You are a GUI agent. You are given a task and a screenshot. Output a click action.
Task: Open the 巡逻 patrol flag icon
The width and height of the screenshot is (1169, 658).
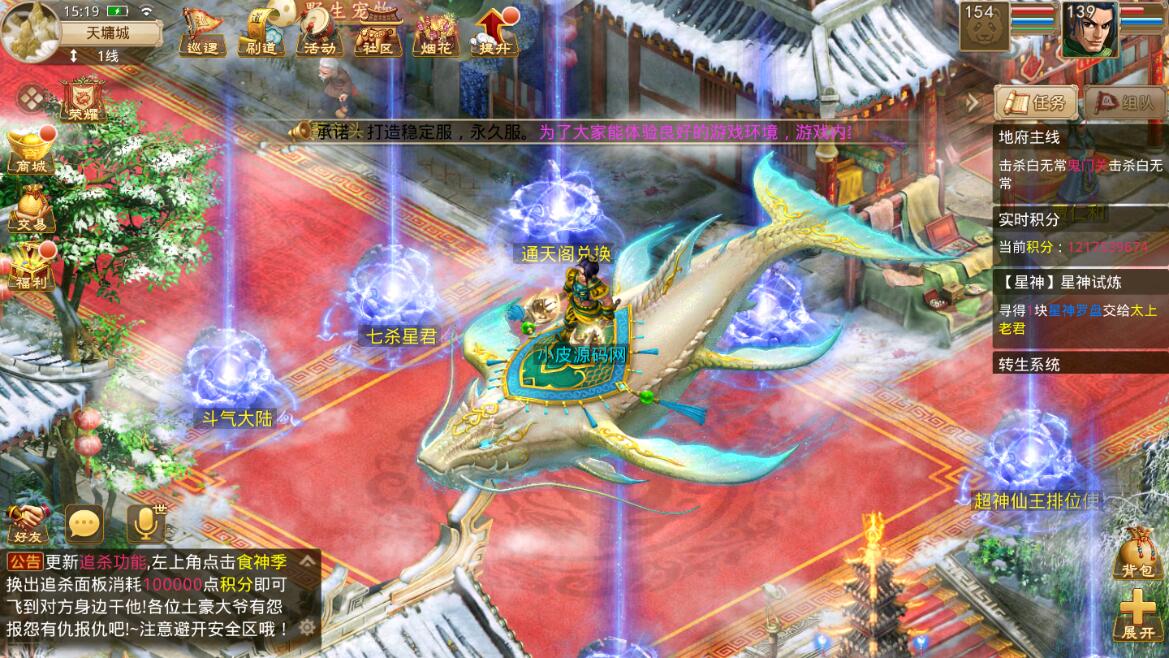pos(201,32)
